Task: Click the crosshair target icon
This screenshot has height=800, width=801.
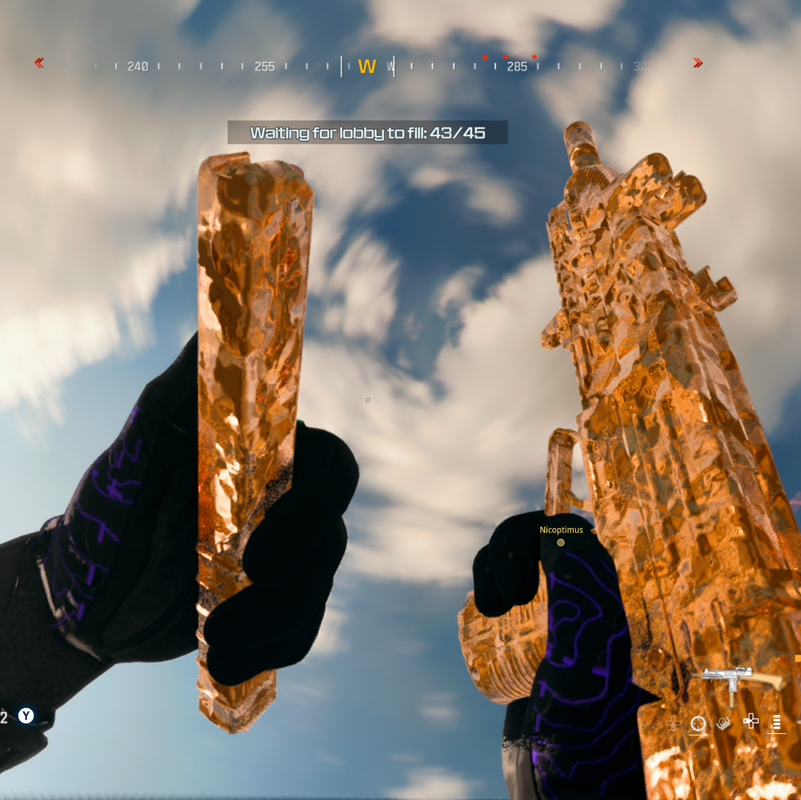Action: pos(698,723)
